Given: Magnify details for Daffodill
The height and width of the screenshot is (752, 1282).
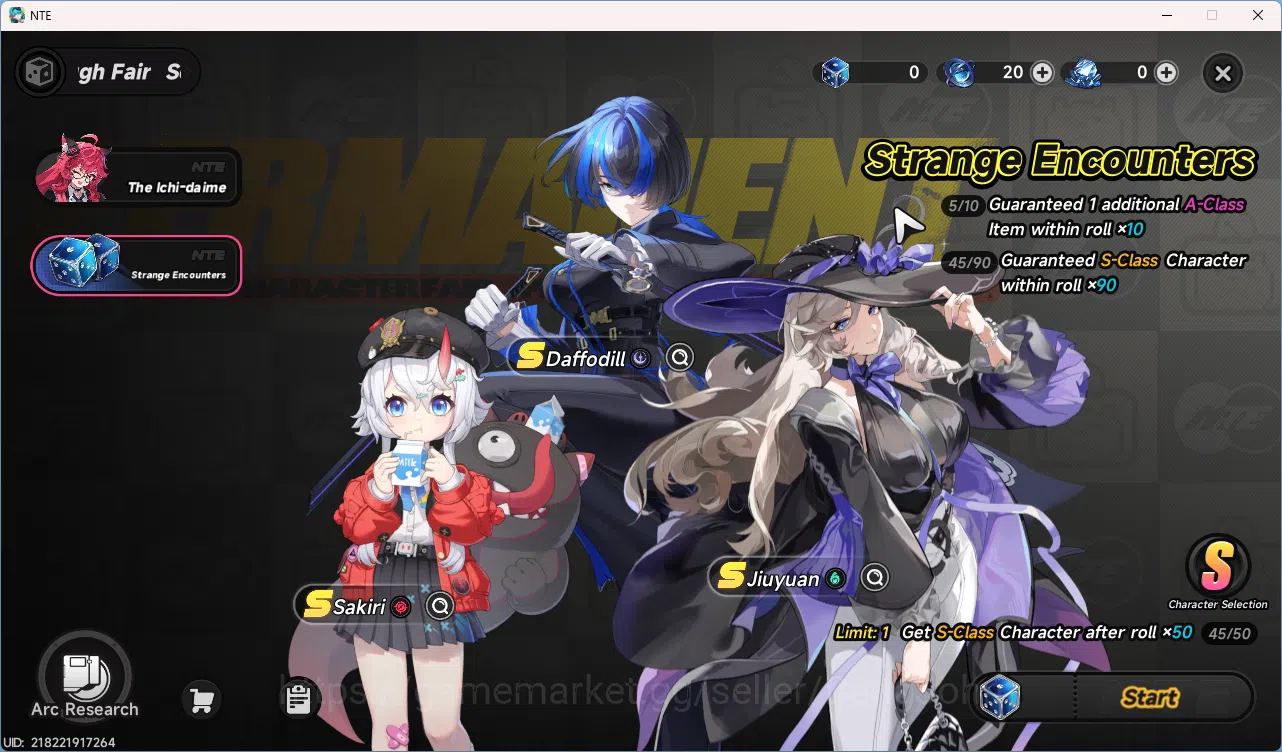Looking at the screenshot, I should 680,357.
